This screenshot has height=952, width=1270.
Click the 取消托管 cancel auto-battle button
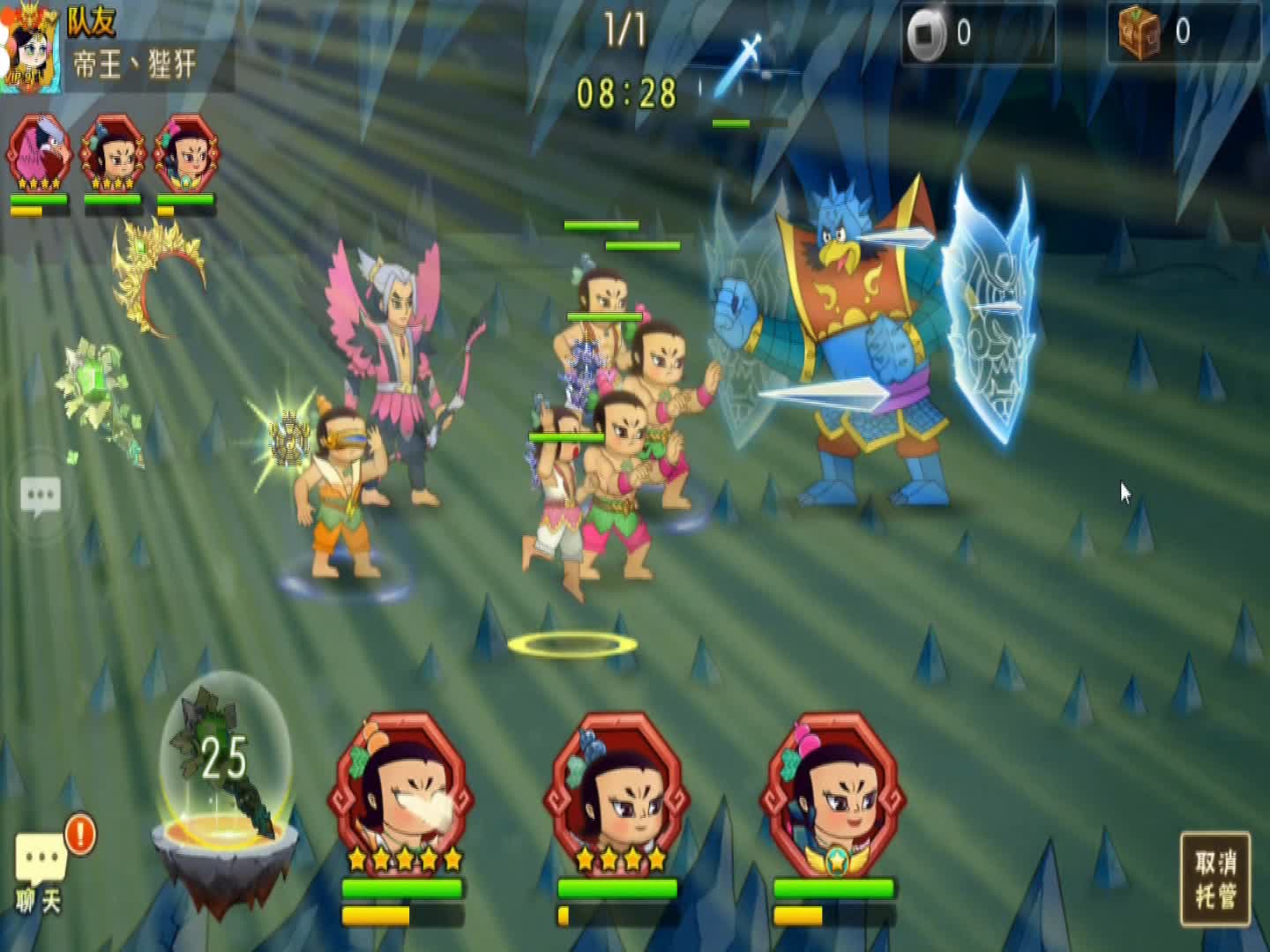click(x=1215, y=878)
